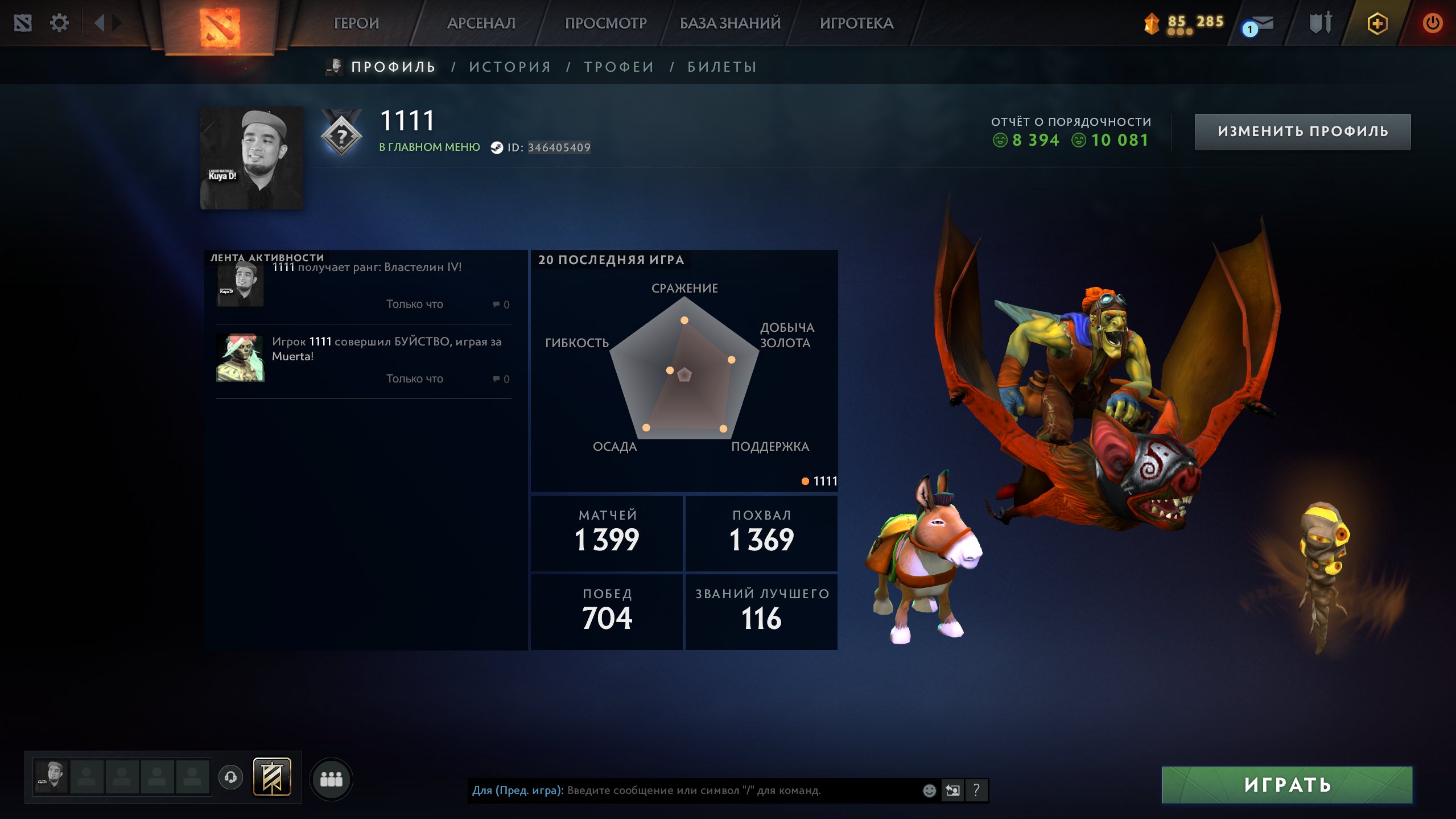Open the БАЗА ЗНАНИЙ menu
This screenshot has height=819, width=1456.
(x=730, y=23)
